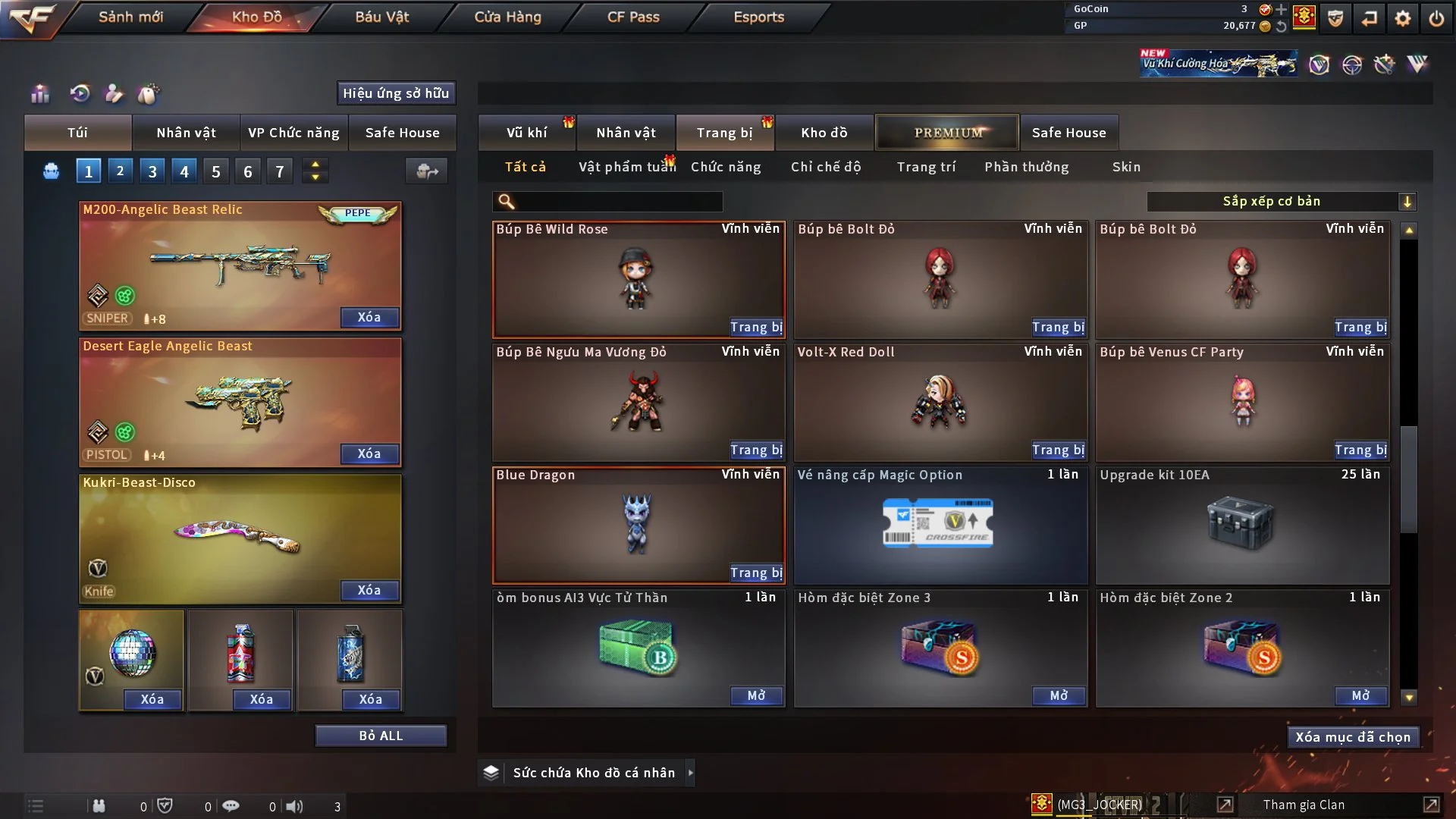Remove the Kukri-Beast-Disco knife with Xóa
Viewport: 1456px width, 819px height.
pyautogui.click(x=369, y=591)
